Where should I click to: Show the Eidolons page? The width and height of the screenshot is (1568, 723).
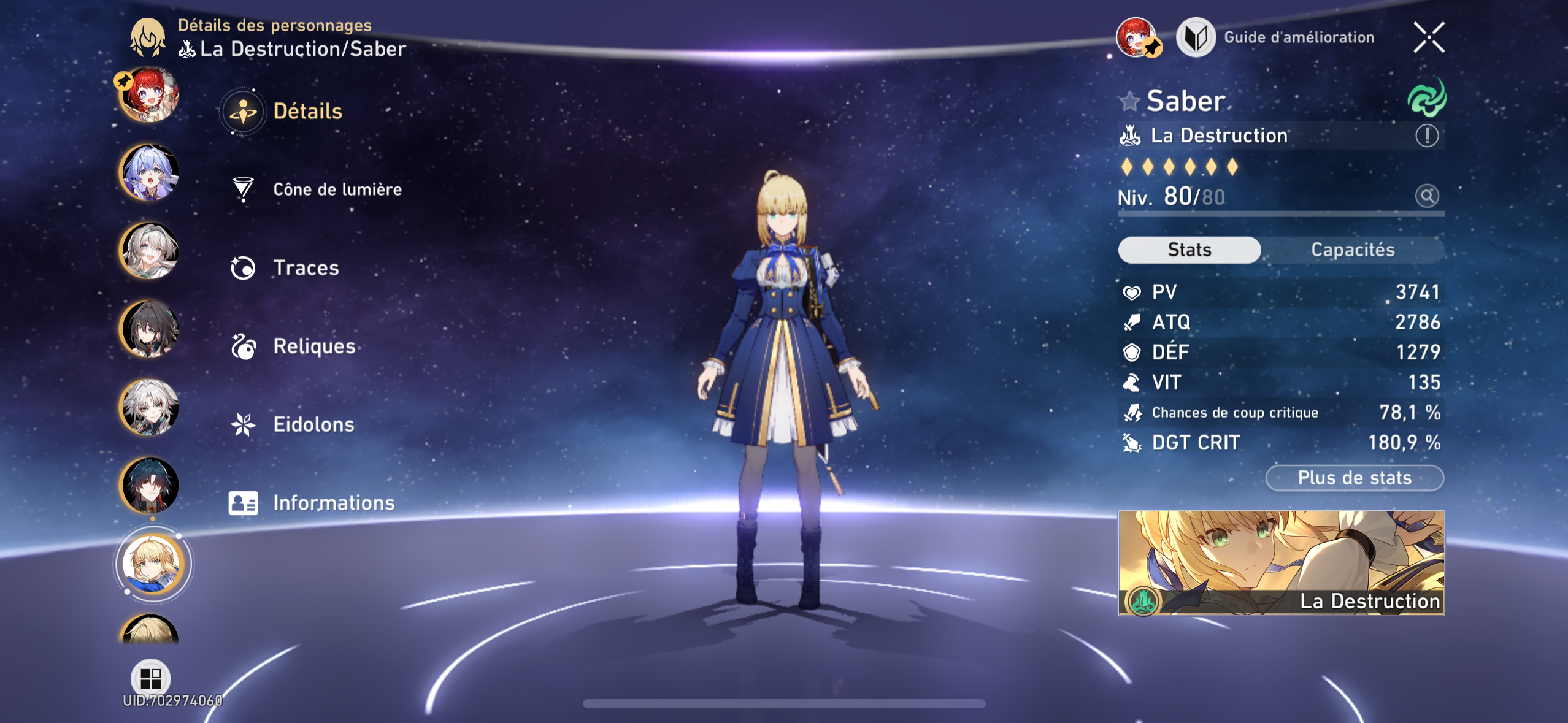[313, 424]
